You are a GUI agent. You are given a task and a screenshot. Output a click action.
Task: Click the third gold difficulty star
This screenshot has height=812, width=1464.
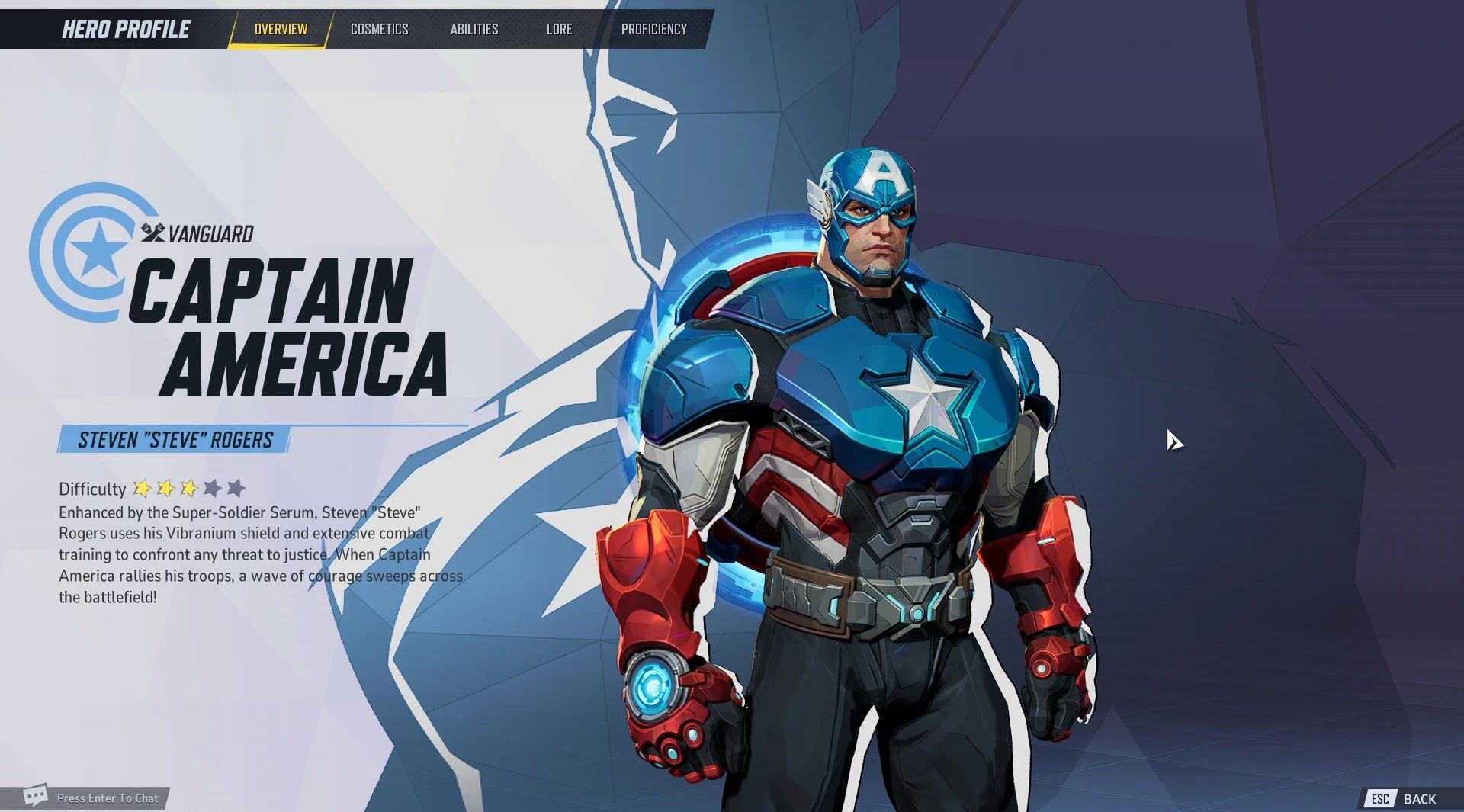188,489
